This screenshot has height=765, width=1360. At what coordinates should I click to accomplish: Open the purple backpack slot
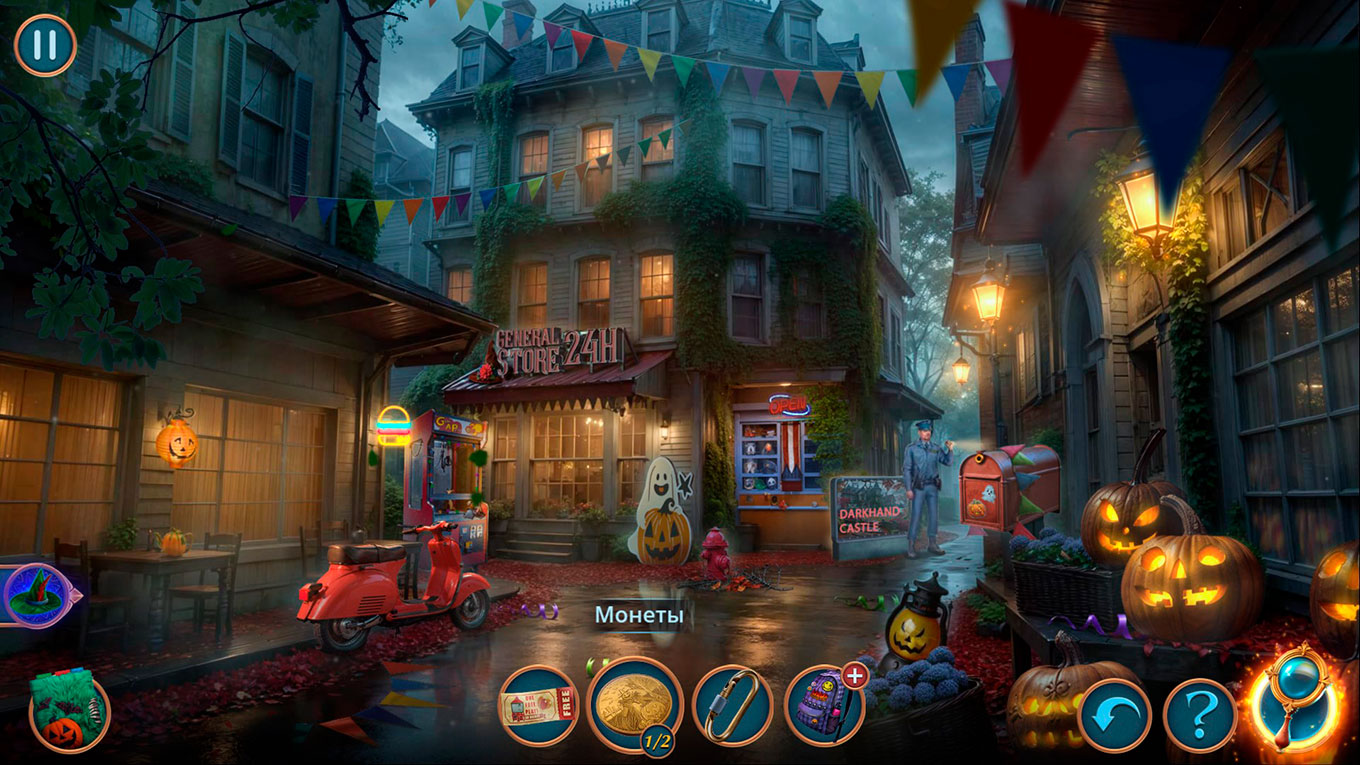tap(824, 706)
